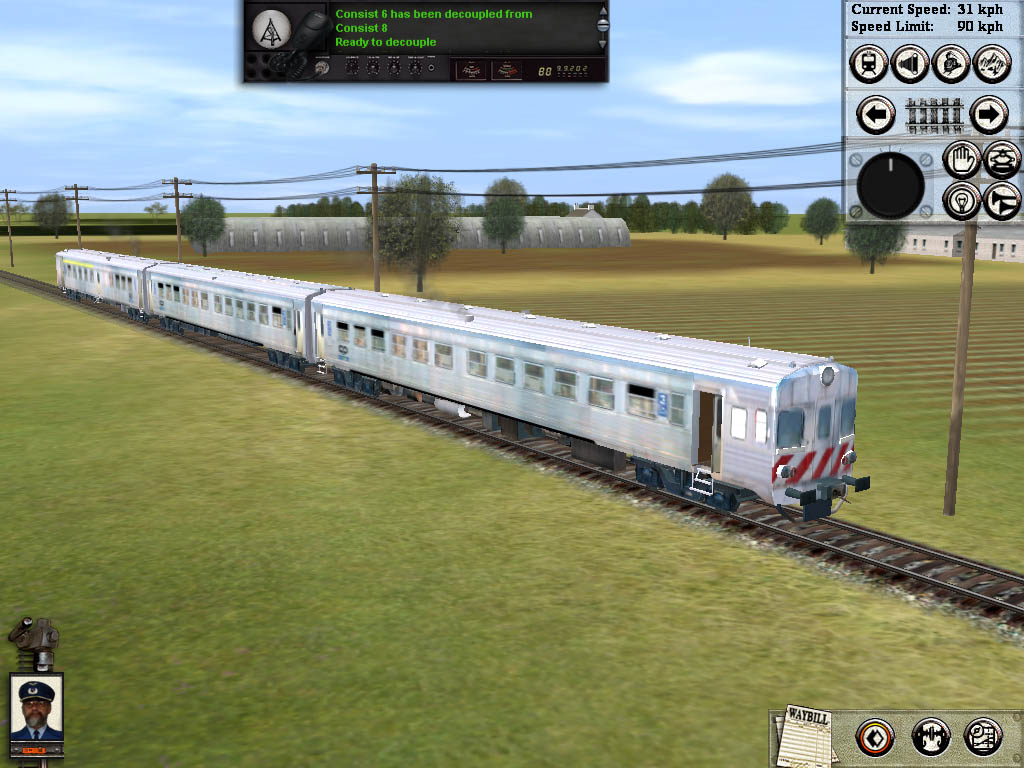This screenshot has width=1024, height=768.
Task: Select the steam locomotive icon button
Action: [950, 64]
